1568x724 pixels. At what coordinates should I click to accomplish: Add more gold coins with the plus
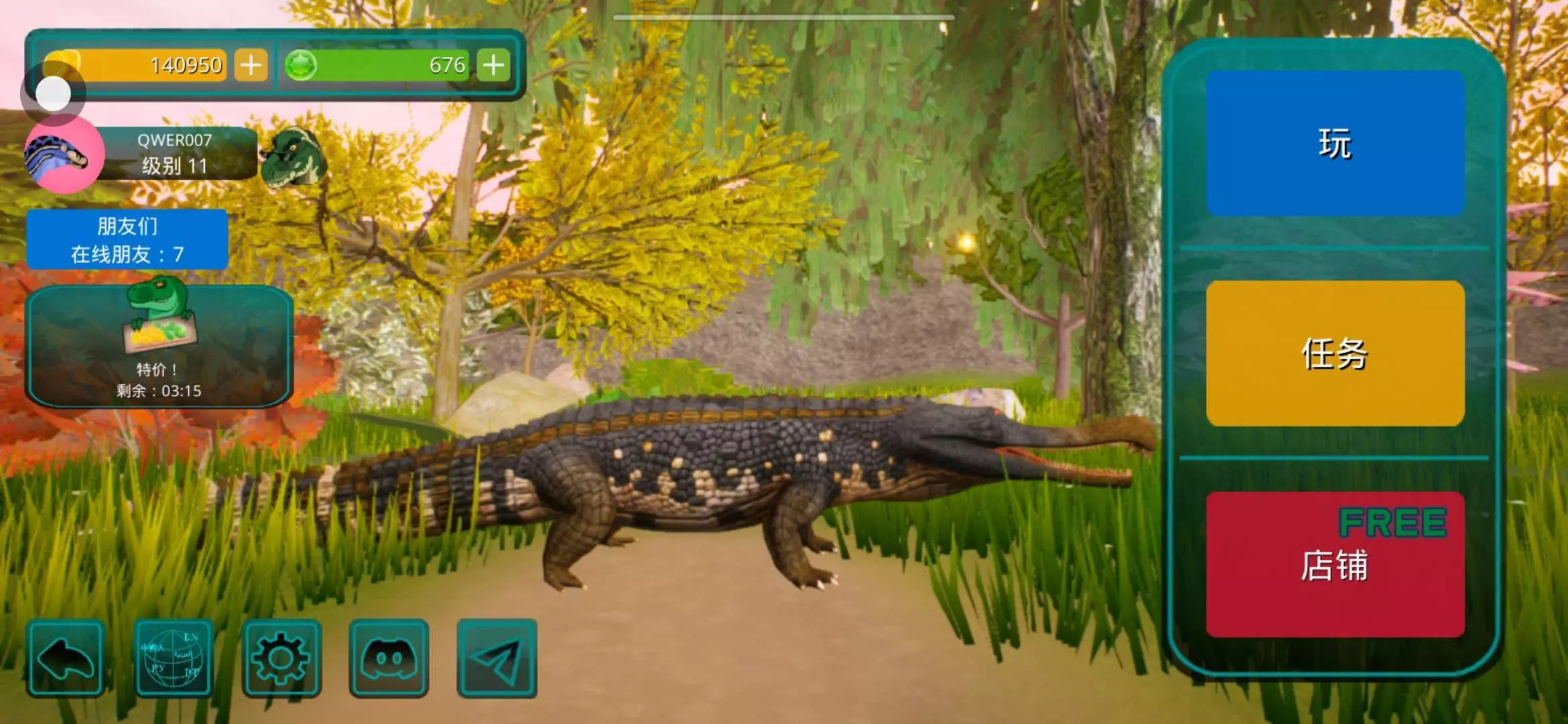[251, 65]
